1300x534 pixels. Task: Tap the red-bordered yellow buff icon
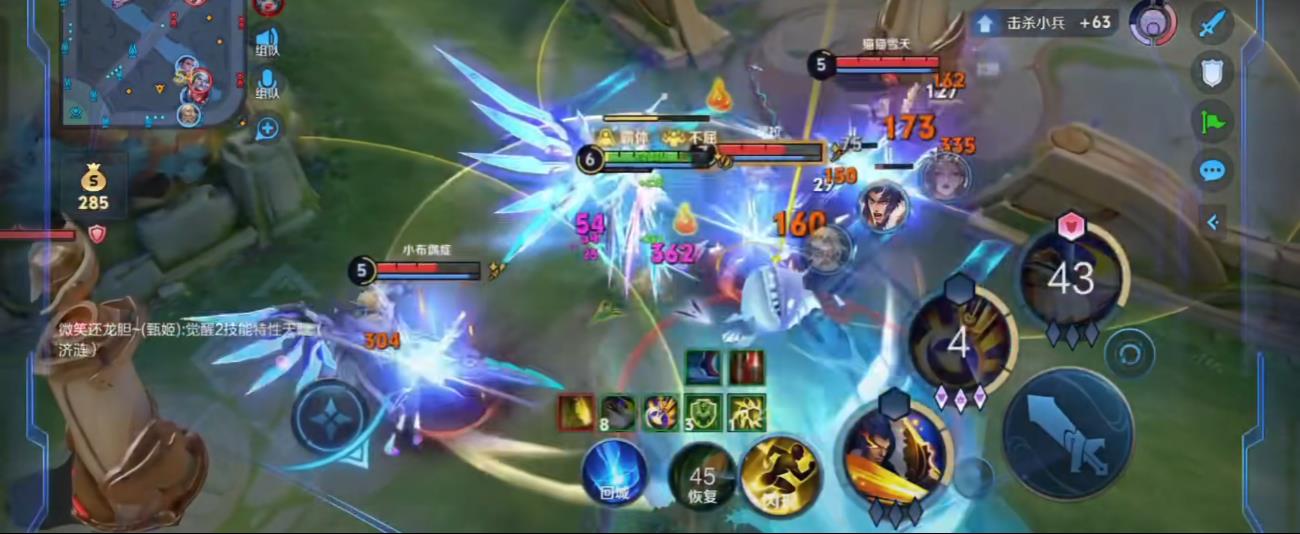coord(576,412)
